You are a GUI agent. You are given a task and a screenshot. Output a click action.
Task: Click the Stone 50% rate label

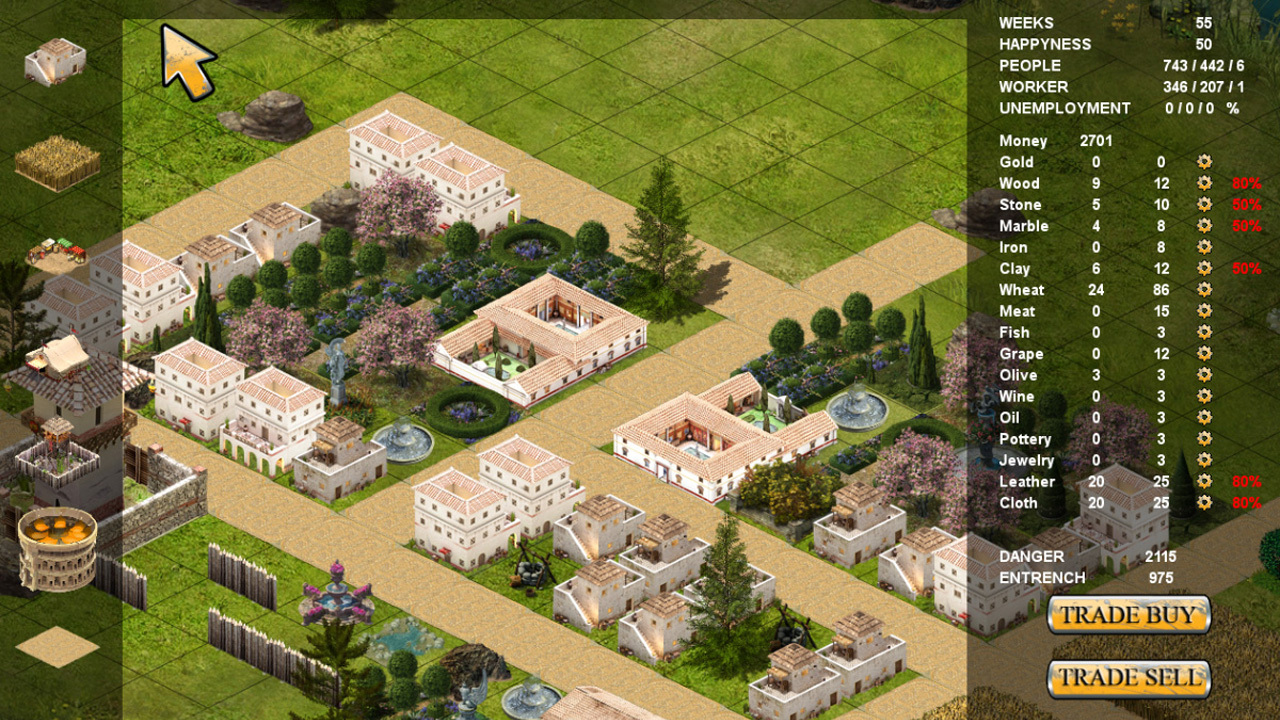pyautogui.click(x=1248, y=204)
